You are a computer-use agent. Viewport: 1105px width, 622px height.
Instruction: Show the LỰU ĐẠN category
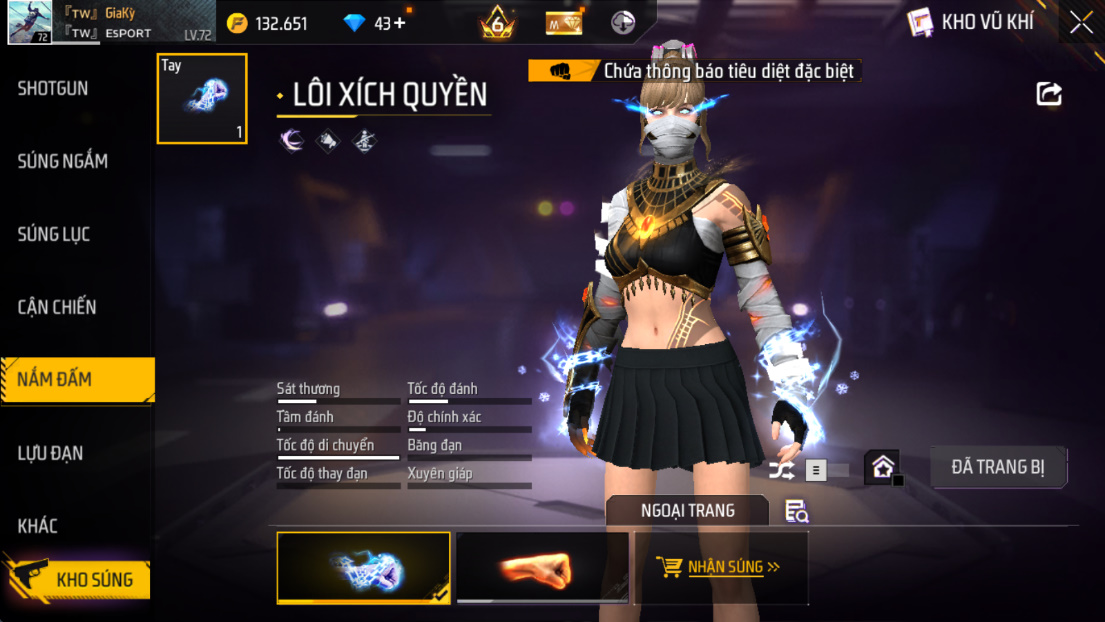pos(50,454)
